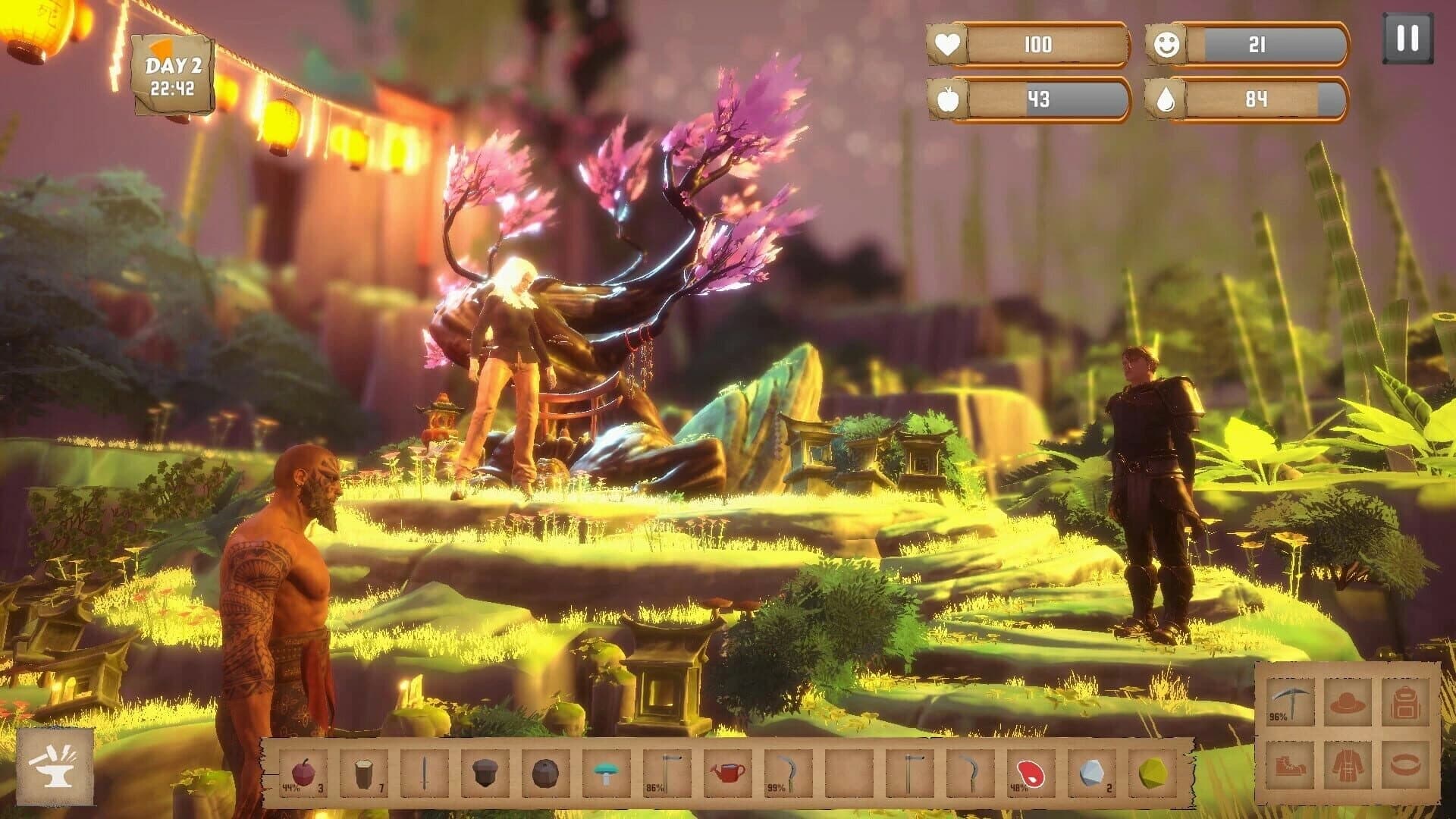The width and height of the screenshot is (1456, 819).
Task: Click the Day 2 clock panel
Action: [171, 74]
